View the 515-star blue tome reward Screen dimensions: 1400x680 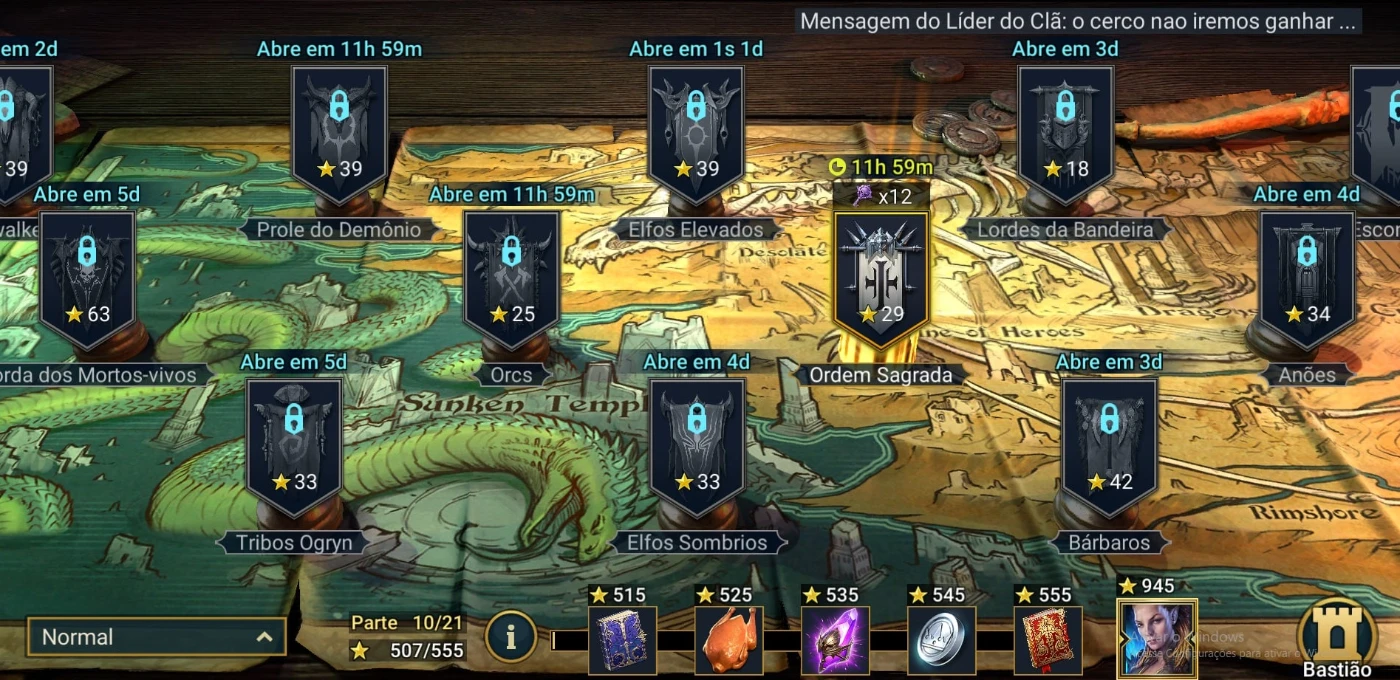point(622,640)
